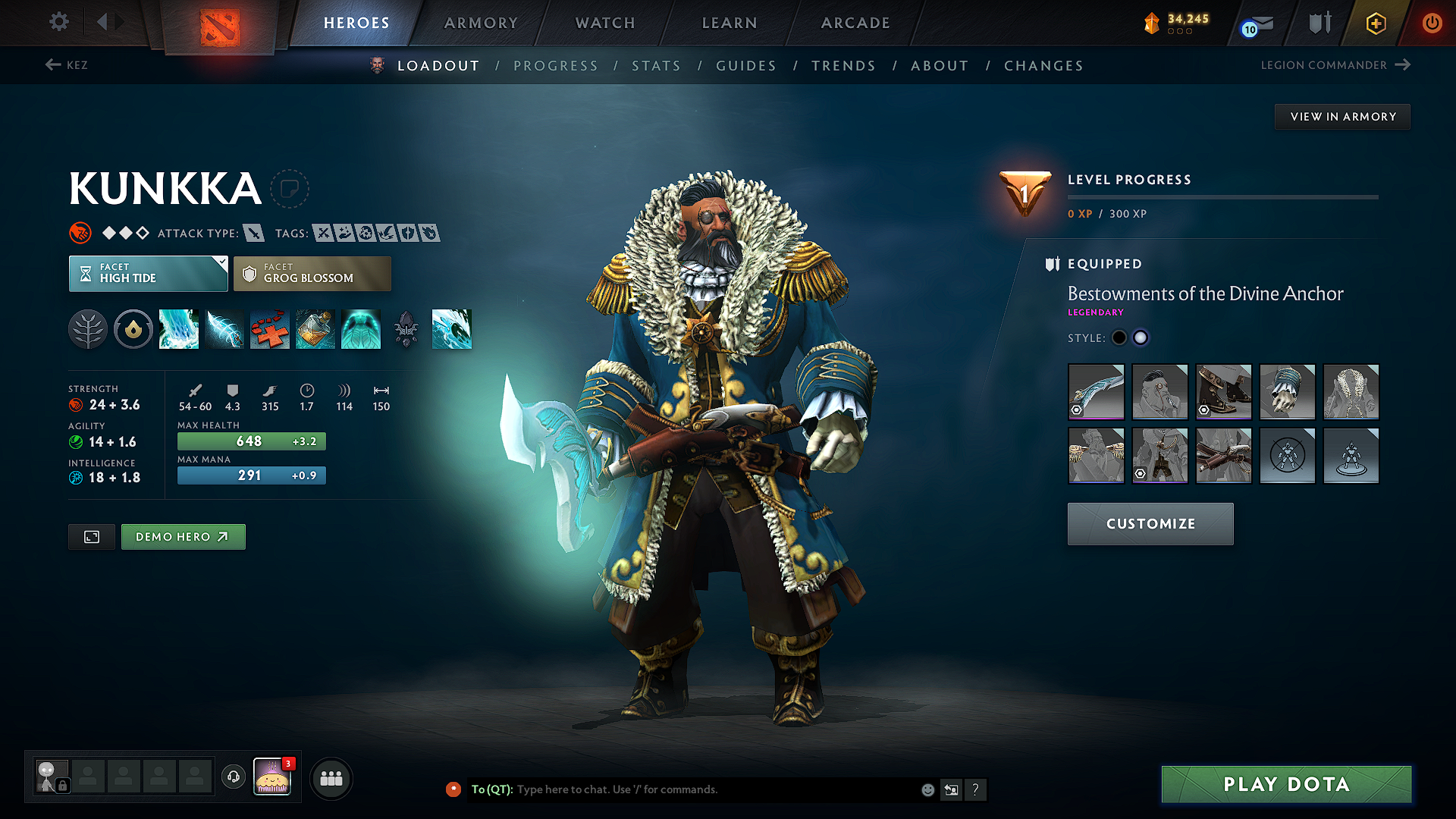Open the Tidebringer sword ability icon
1456x819 pixels.
click(224, 329)
